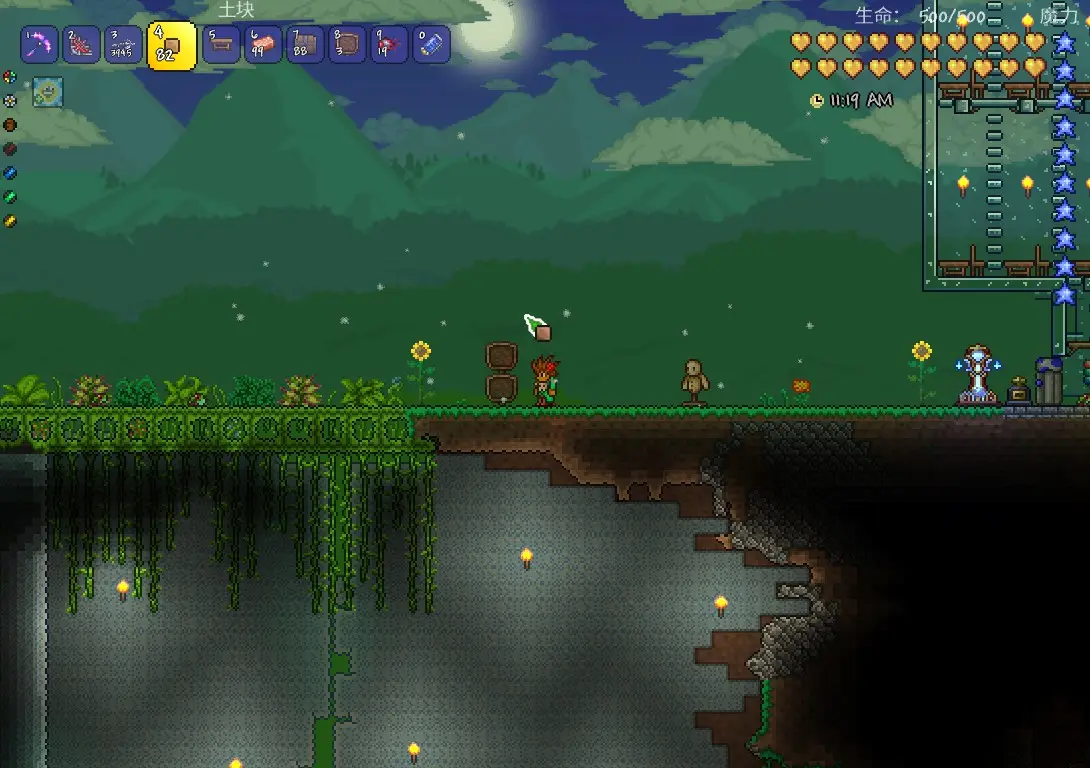Pick the wooden table in hotbar slot 5
Viewport: 1090px width, 768px height.
tap(222, 45)
